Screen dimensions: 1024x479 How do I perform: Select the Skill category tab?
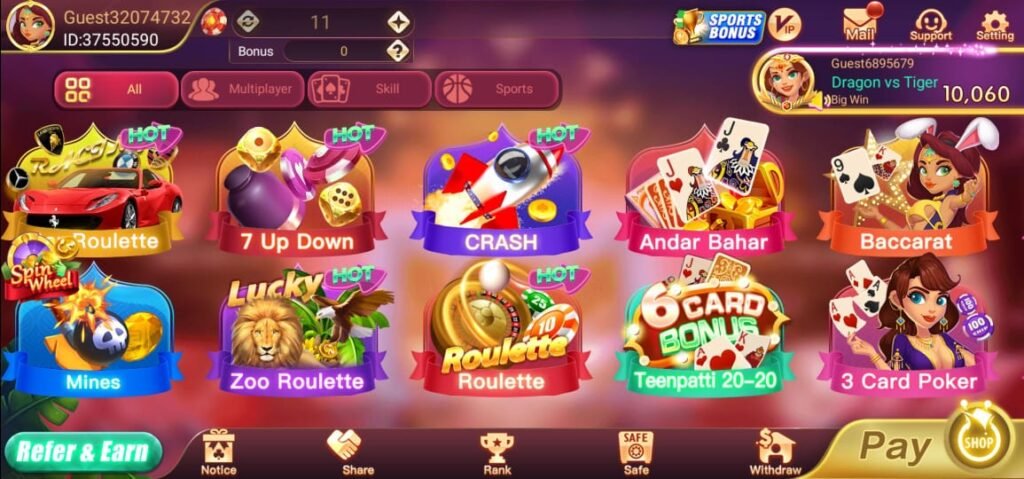[369, 89]
